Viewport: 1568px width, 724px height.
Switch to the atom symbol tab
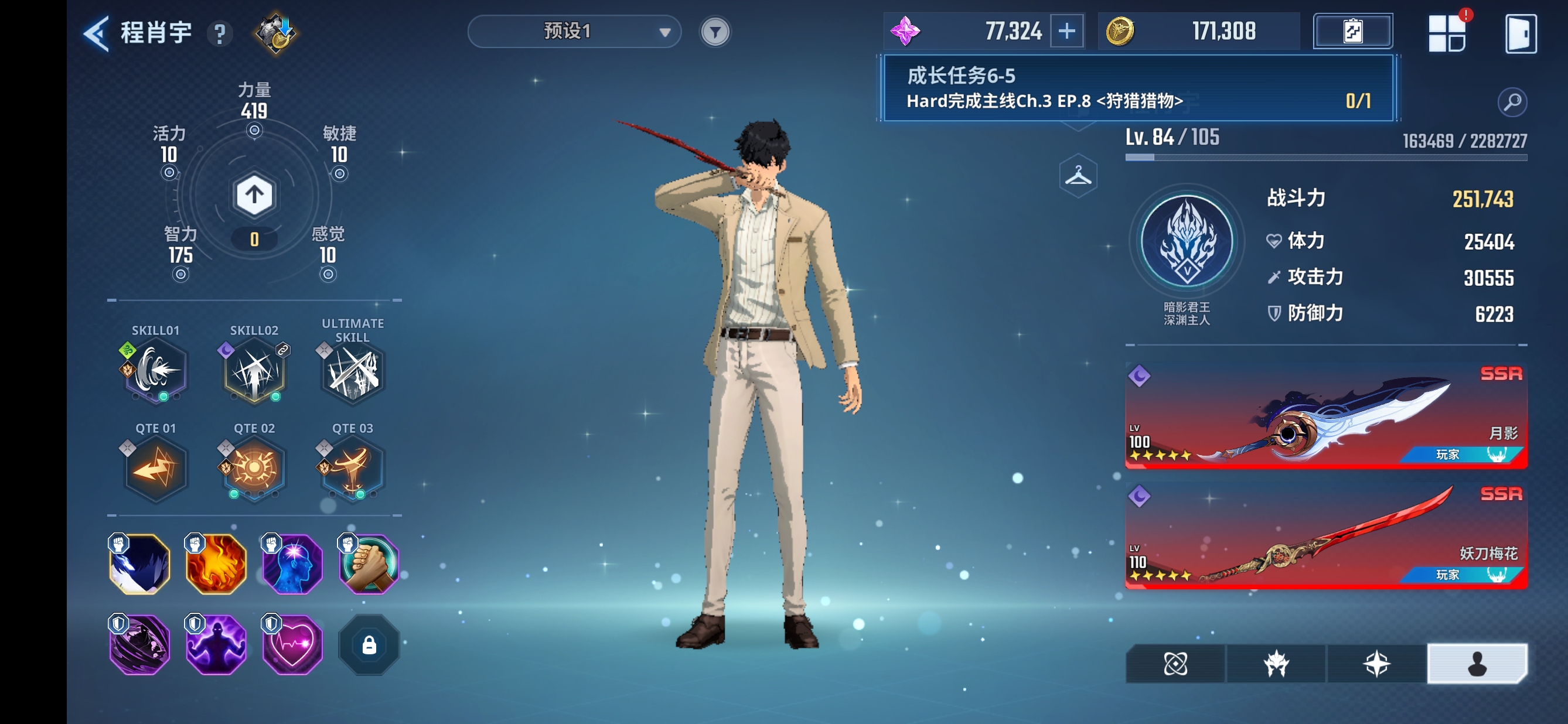coord(1175,664)
